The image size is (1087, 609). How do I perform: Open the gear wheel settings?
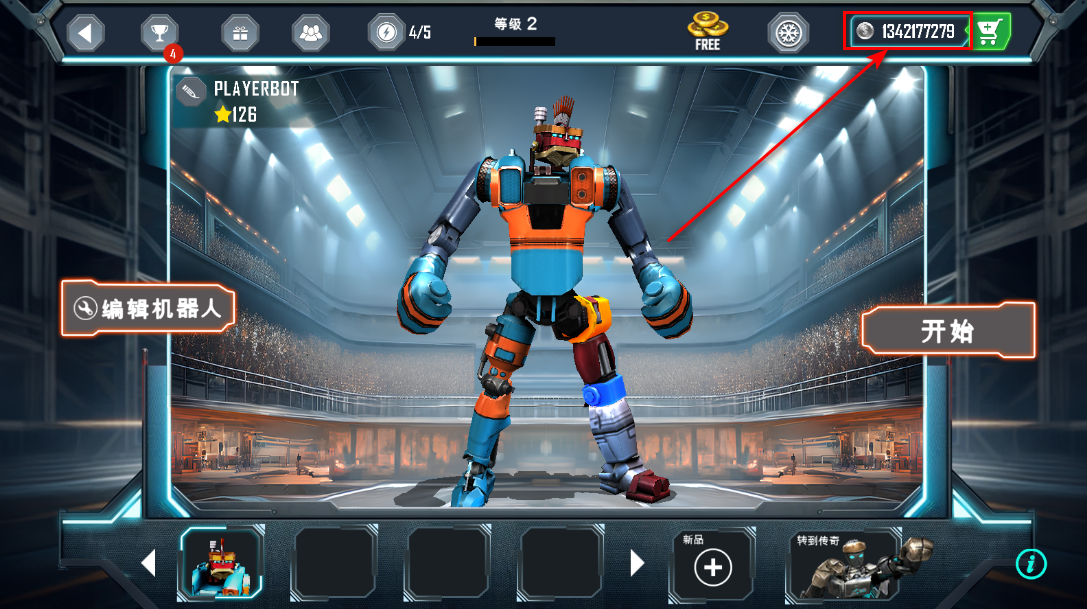pos(788,33)
